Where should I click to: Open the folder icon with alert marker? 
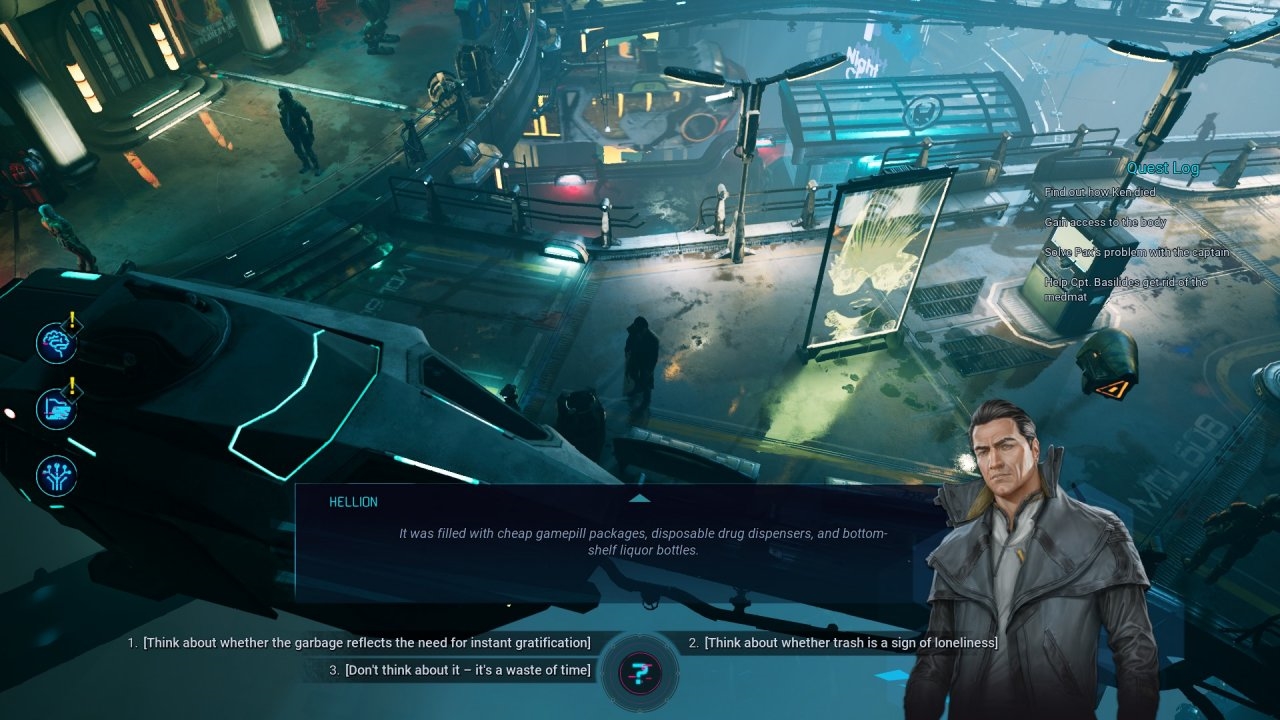tap(56, 409)
